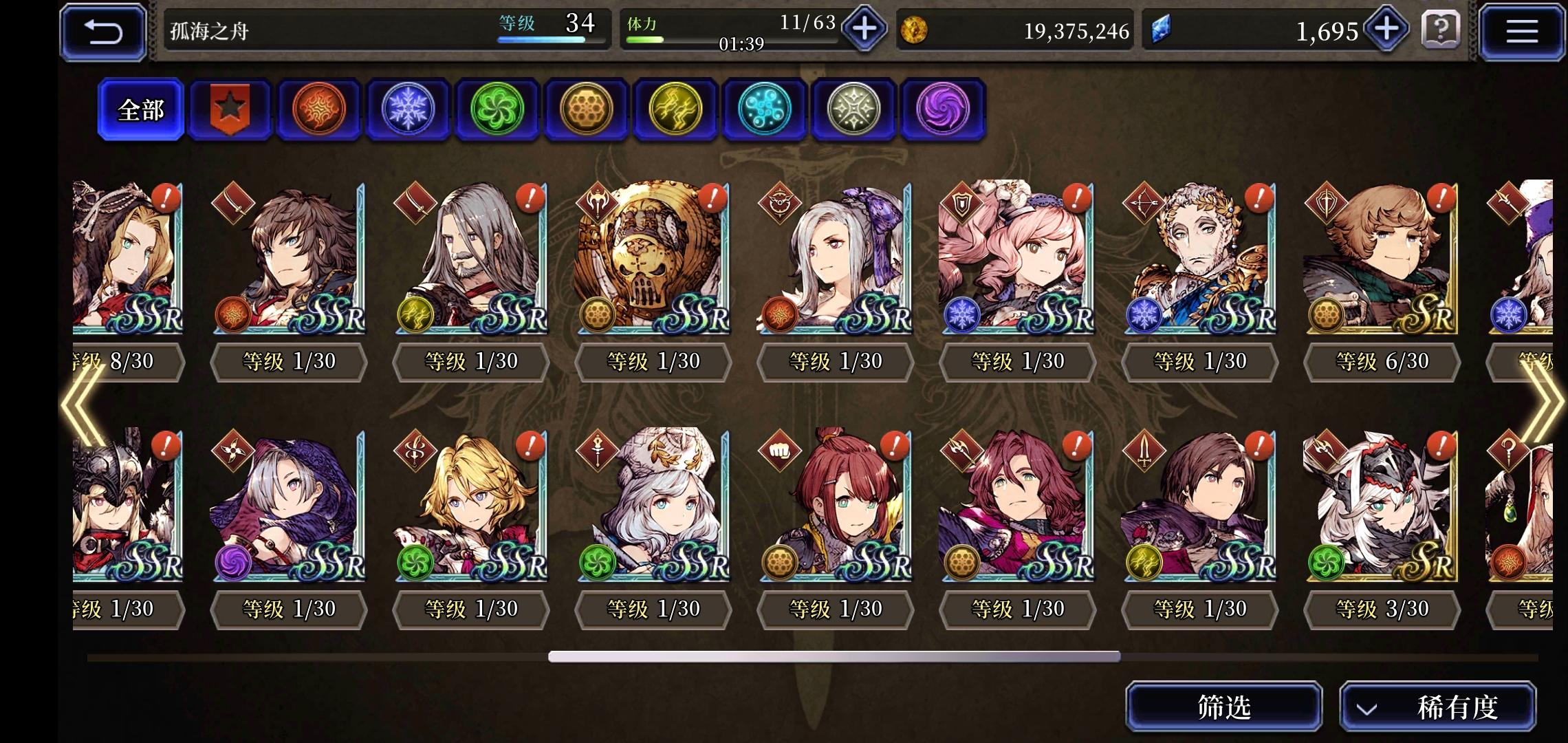Select the earth element filter icon
1568x743 pixels.
pyautogui.click(x=587, y=110)
